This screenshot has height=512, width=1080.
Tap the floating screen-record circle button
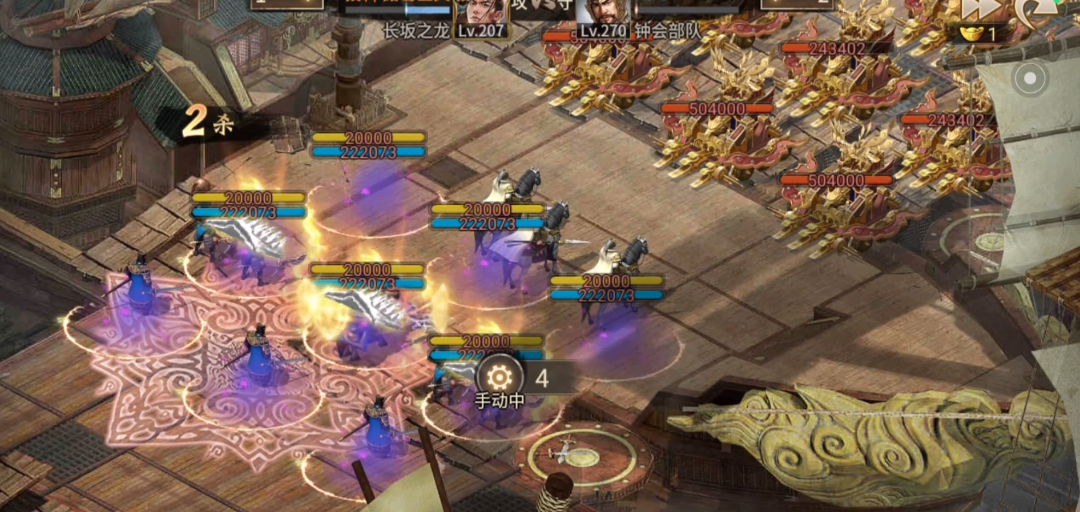(1031, 77)
